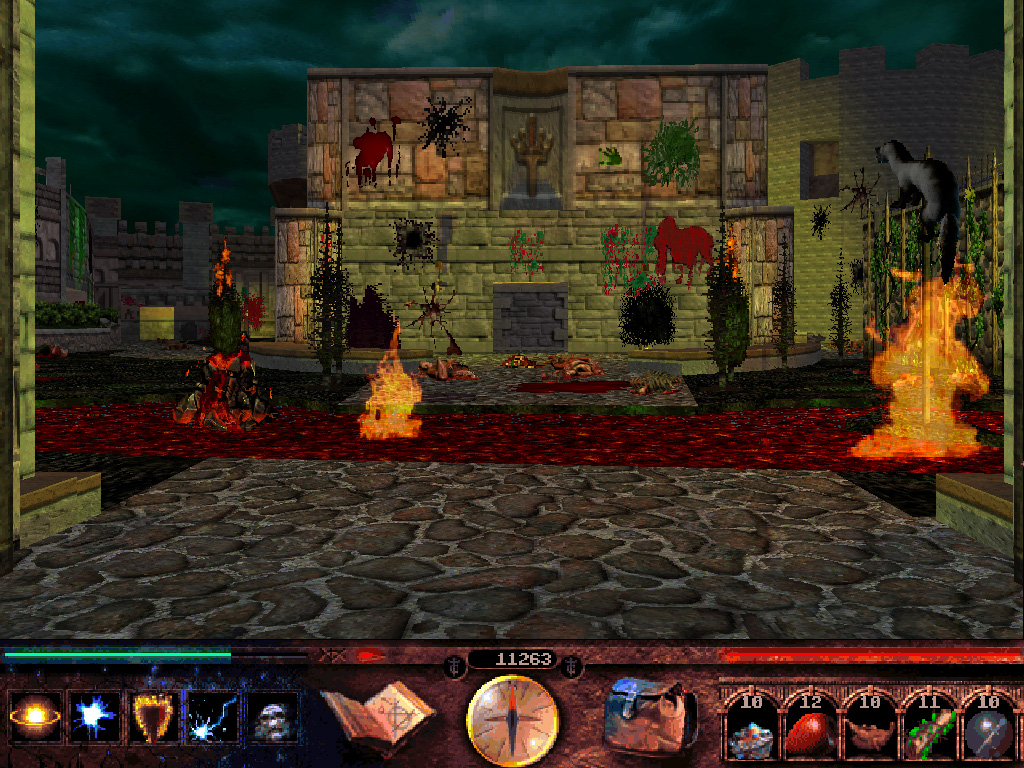Select the stone skull spell icon
This screenshot has width=1024, height=768.
[x=273, y=717]
